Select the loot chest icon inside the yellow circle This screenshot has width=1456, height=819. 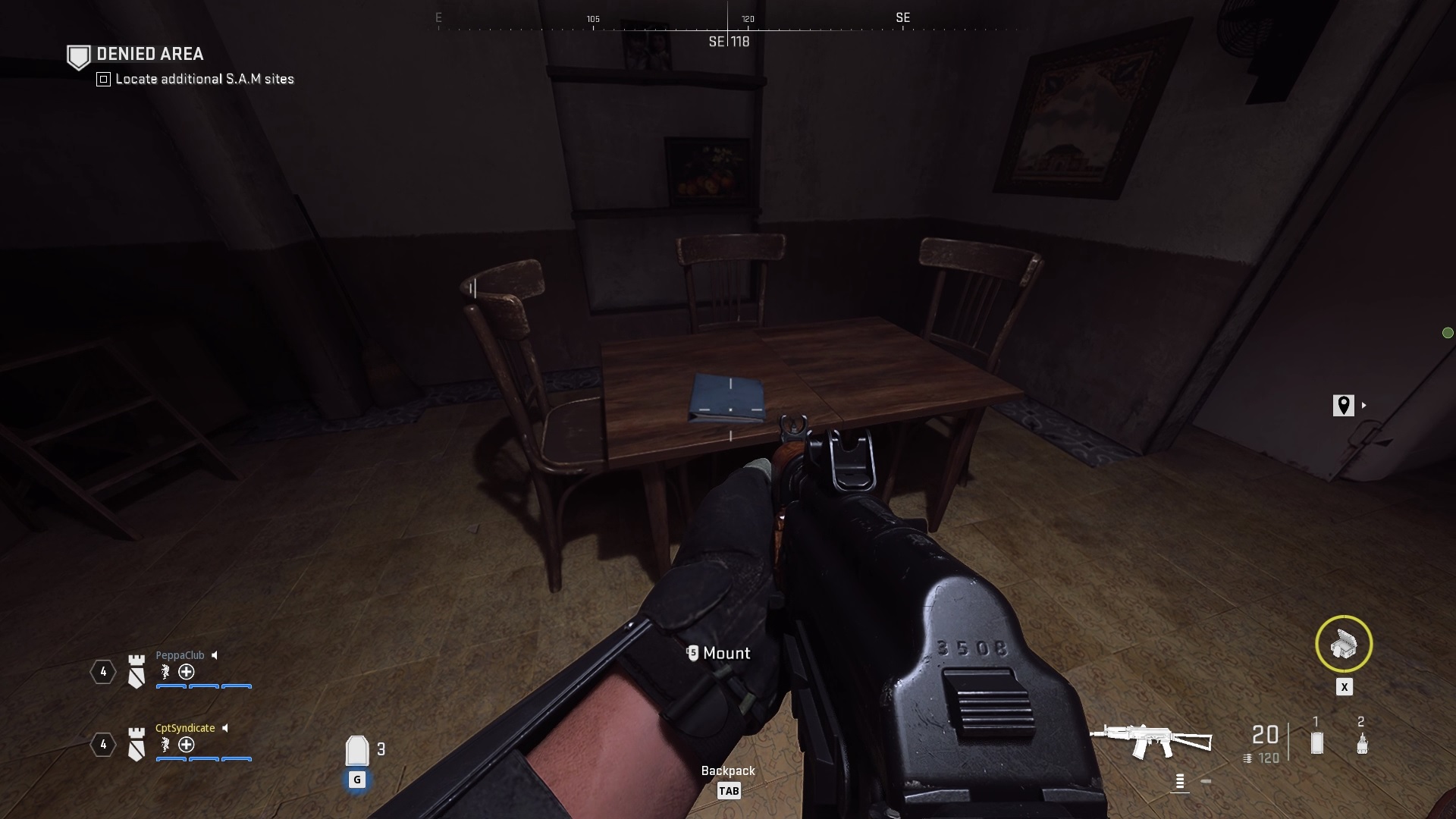[x=1345, y=645]
